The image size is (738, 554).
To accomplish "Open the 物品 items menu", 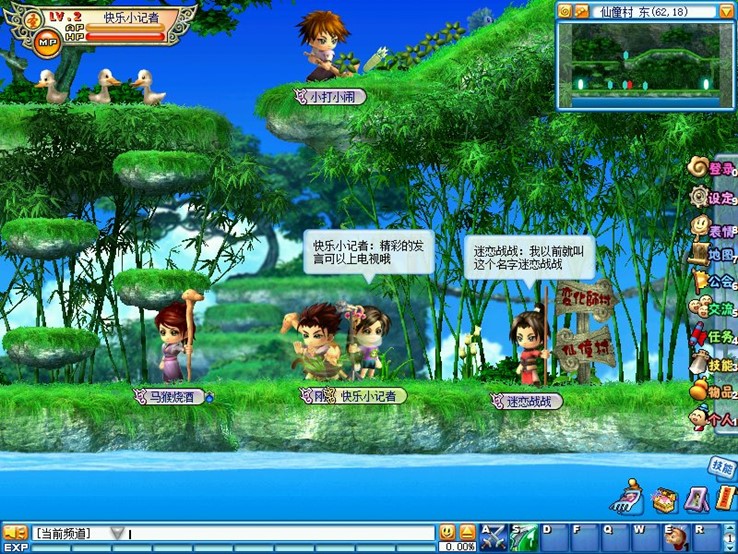I will coord(714,393).
